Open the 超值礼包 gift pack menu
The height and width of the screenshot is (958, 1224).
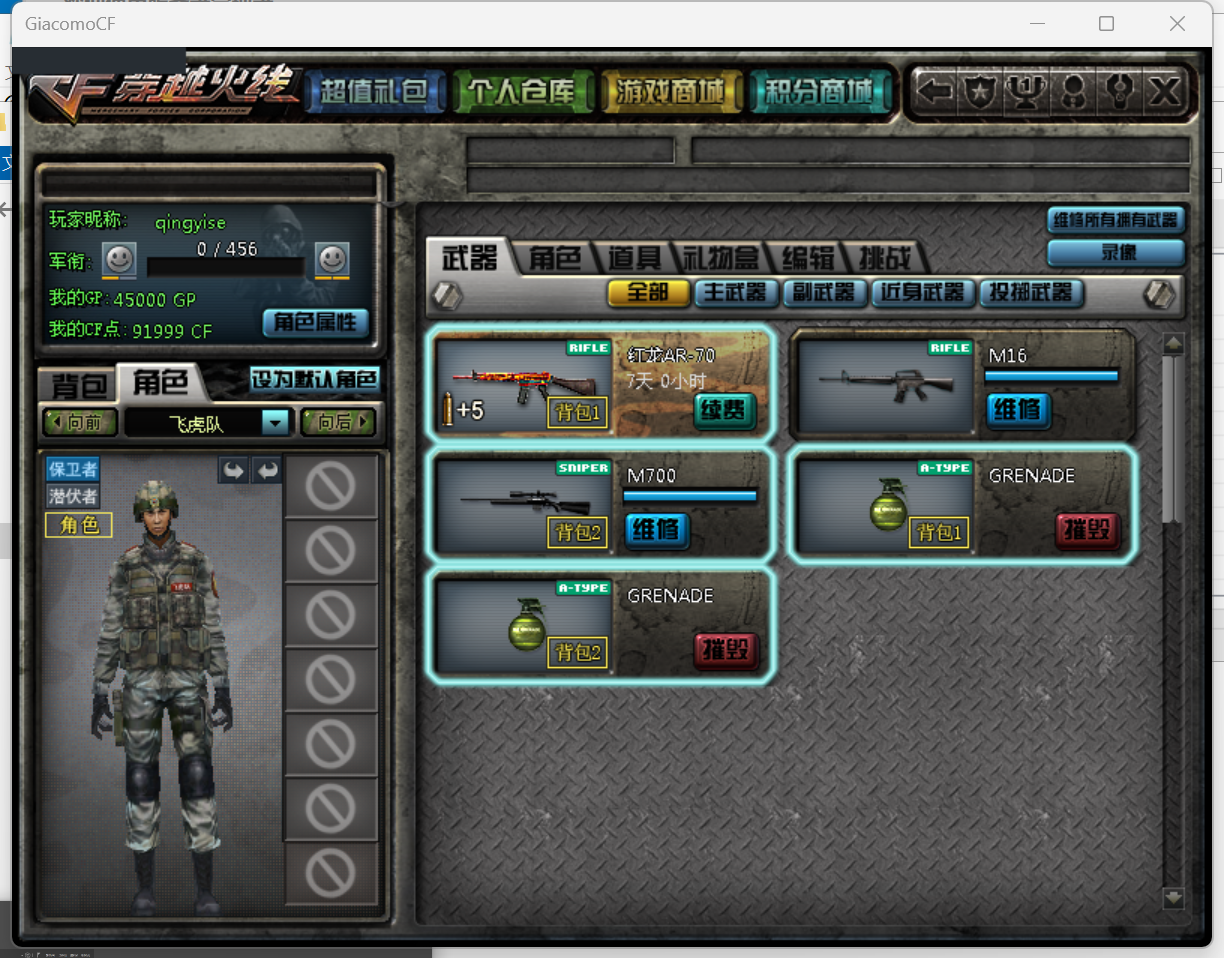374,93
